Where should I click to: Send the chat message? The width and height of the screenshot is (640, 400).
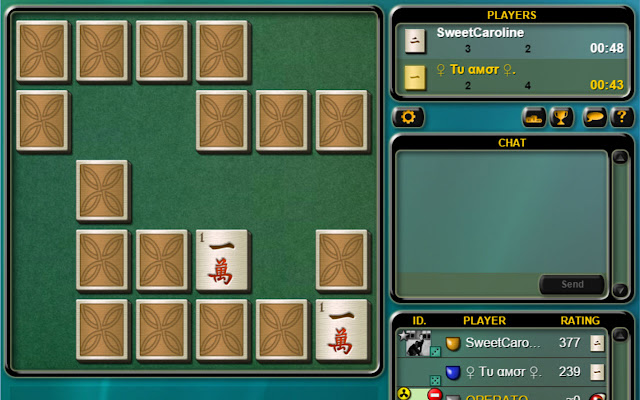coord(572,284)
